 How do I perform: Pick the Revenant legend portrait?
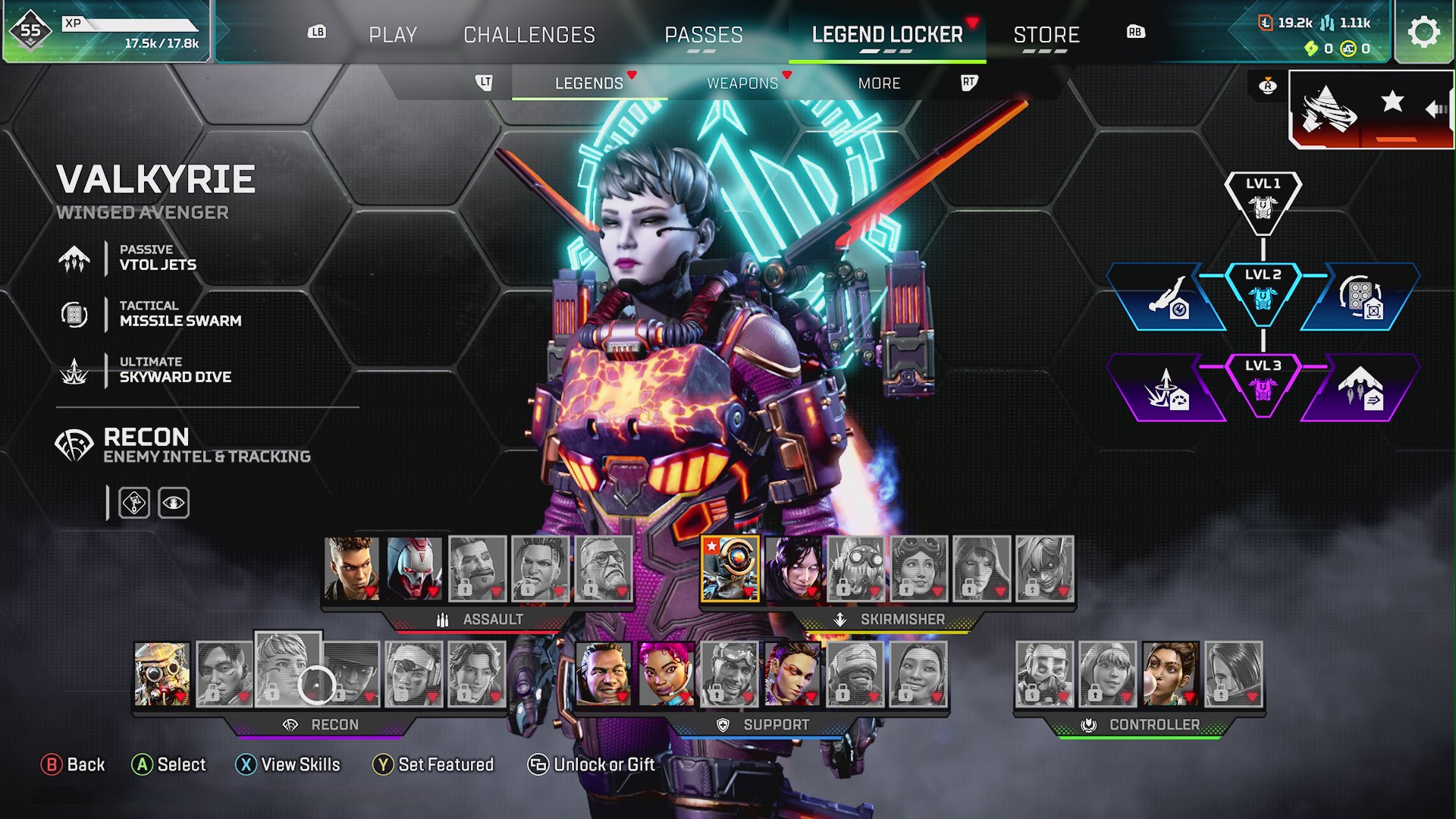pos(414,569)
